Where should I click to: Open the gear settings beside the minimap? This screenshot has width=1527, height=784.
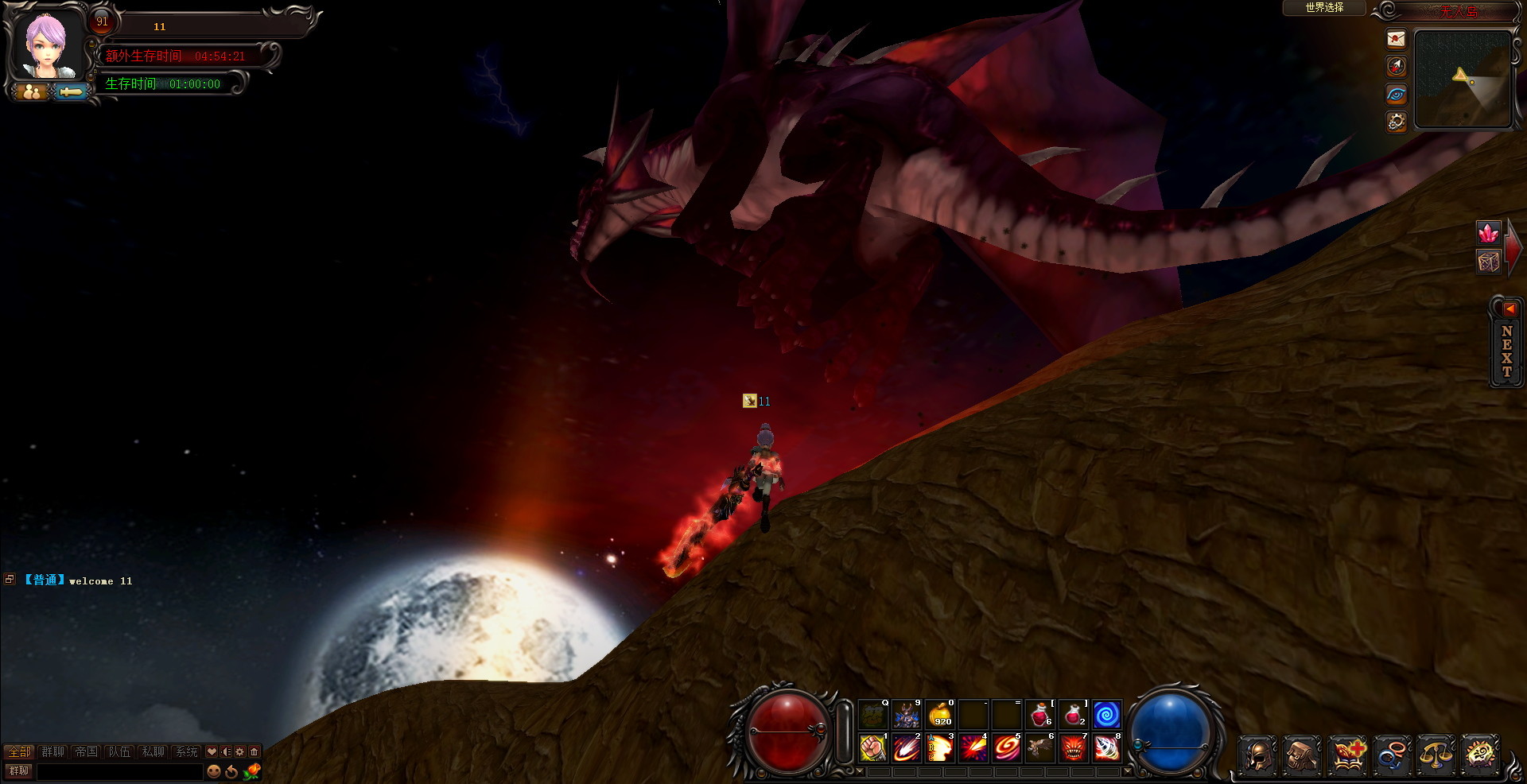(1396, 122)
